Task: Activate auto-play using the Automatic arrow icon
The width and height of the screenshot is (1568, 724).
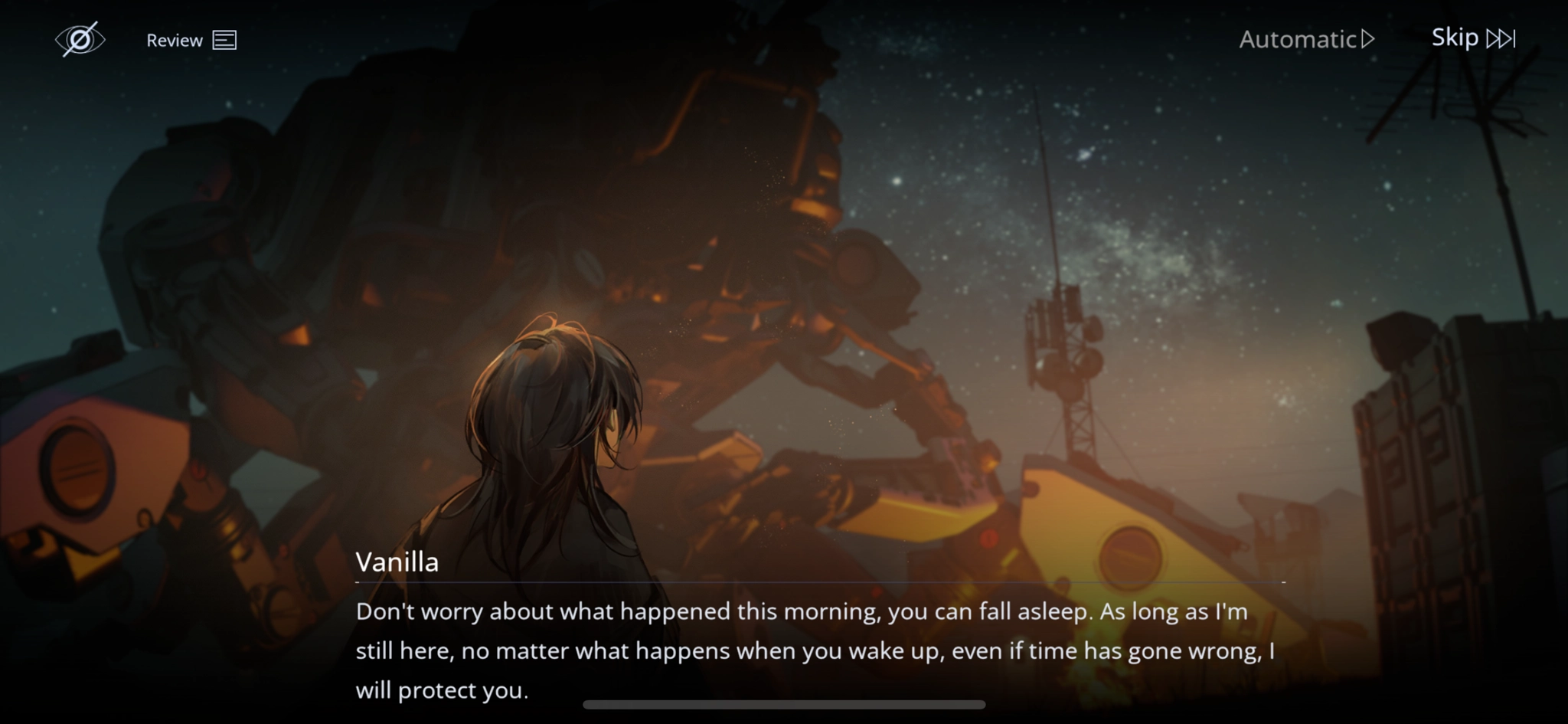Action: tap(1367, 39)
